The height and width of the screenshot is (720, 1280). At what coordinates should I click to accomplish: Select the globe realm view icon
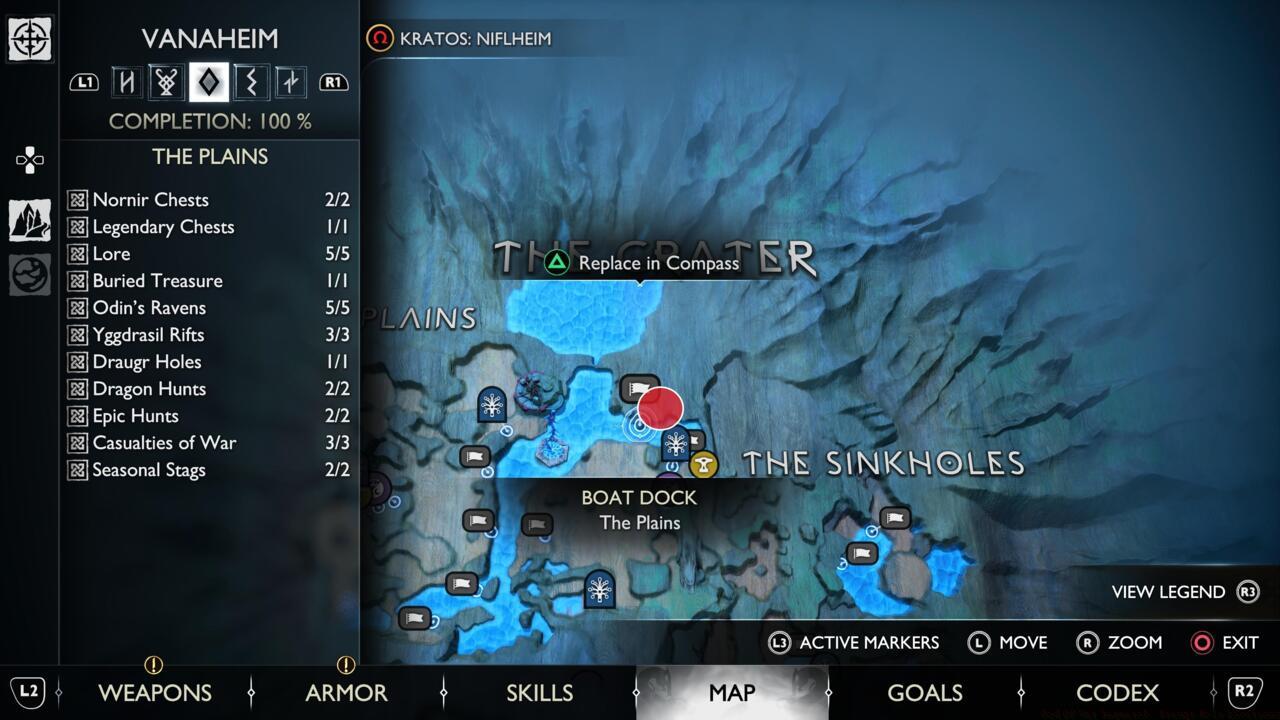[30, 275]
